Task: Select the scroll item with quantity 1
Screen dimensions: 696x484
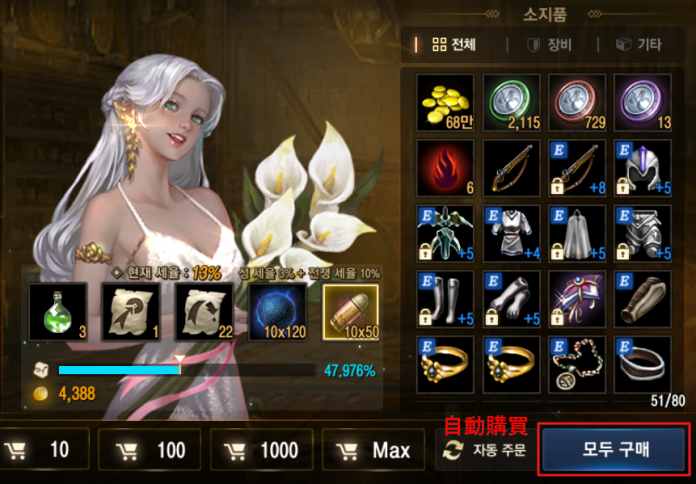Action: point(130,311)
